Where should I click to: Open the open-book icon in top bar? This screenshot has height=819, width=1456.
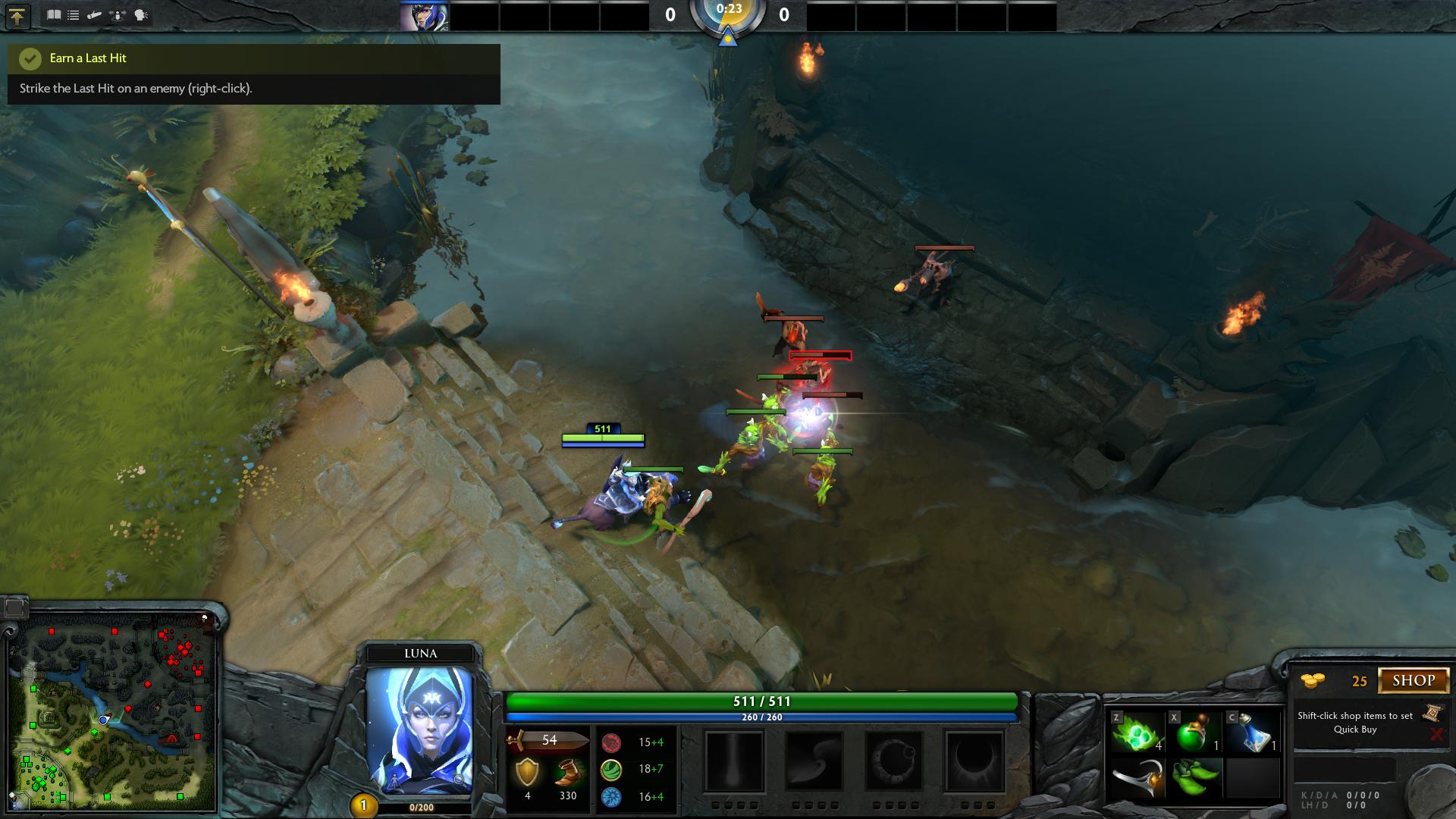coord(54,15)
